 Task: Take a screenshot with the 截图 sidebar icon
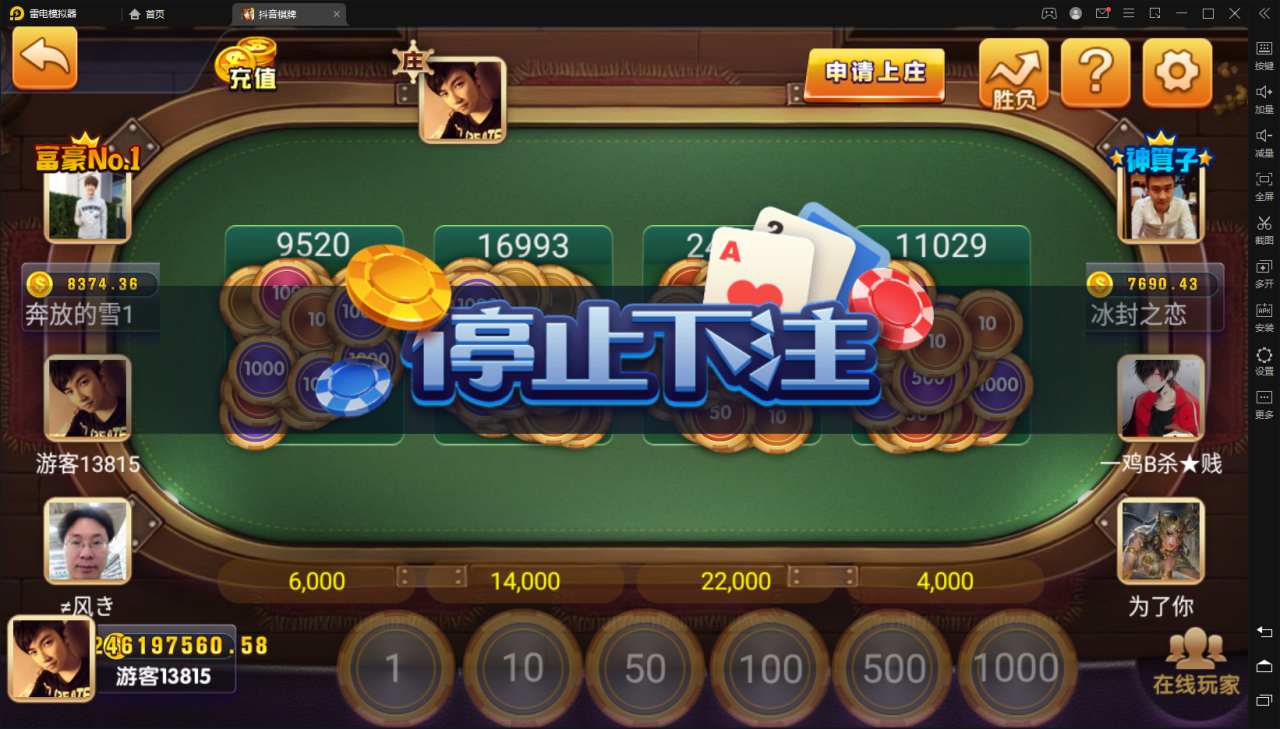(x=1263, y=231)
